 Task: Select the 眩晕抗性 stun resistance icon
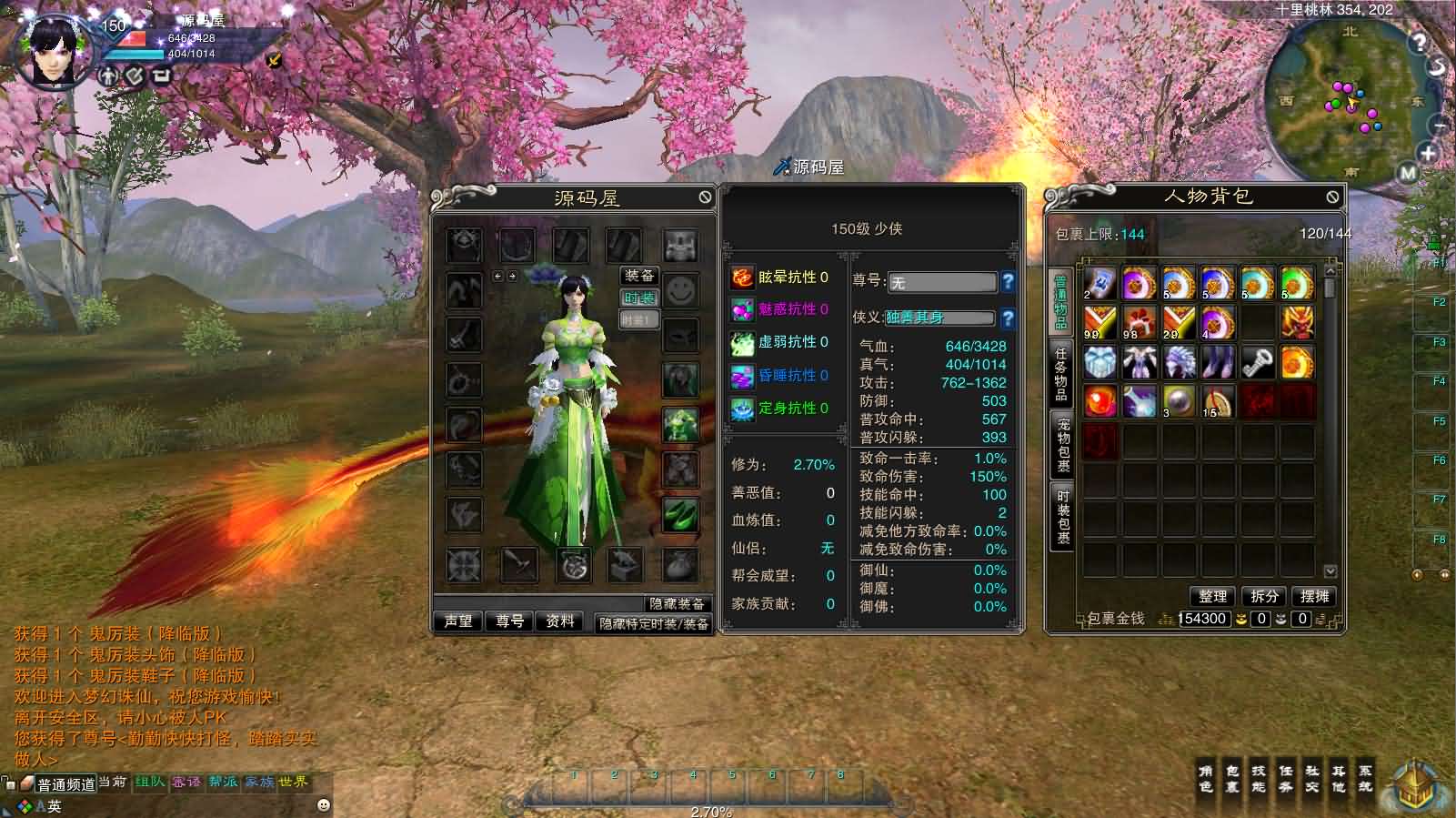pos(742,279)
